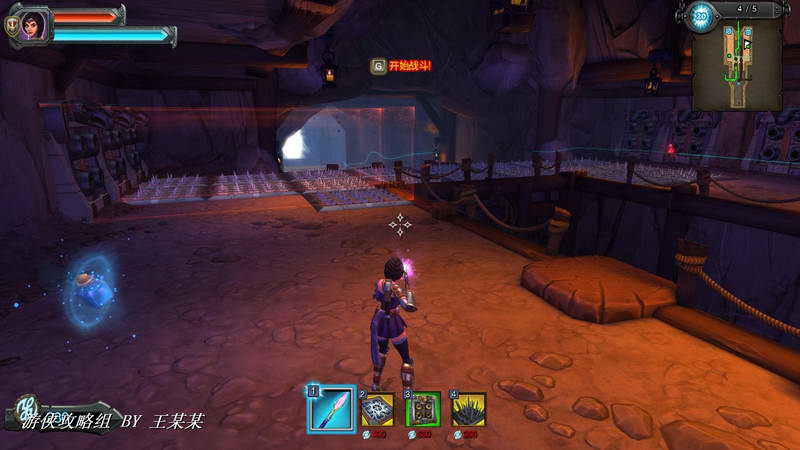This screenshot has height=450, width=800.
Task: Select the black spike trap in slot 4
Action: (x=468, y=410)
